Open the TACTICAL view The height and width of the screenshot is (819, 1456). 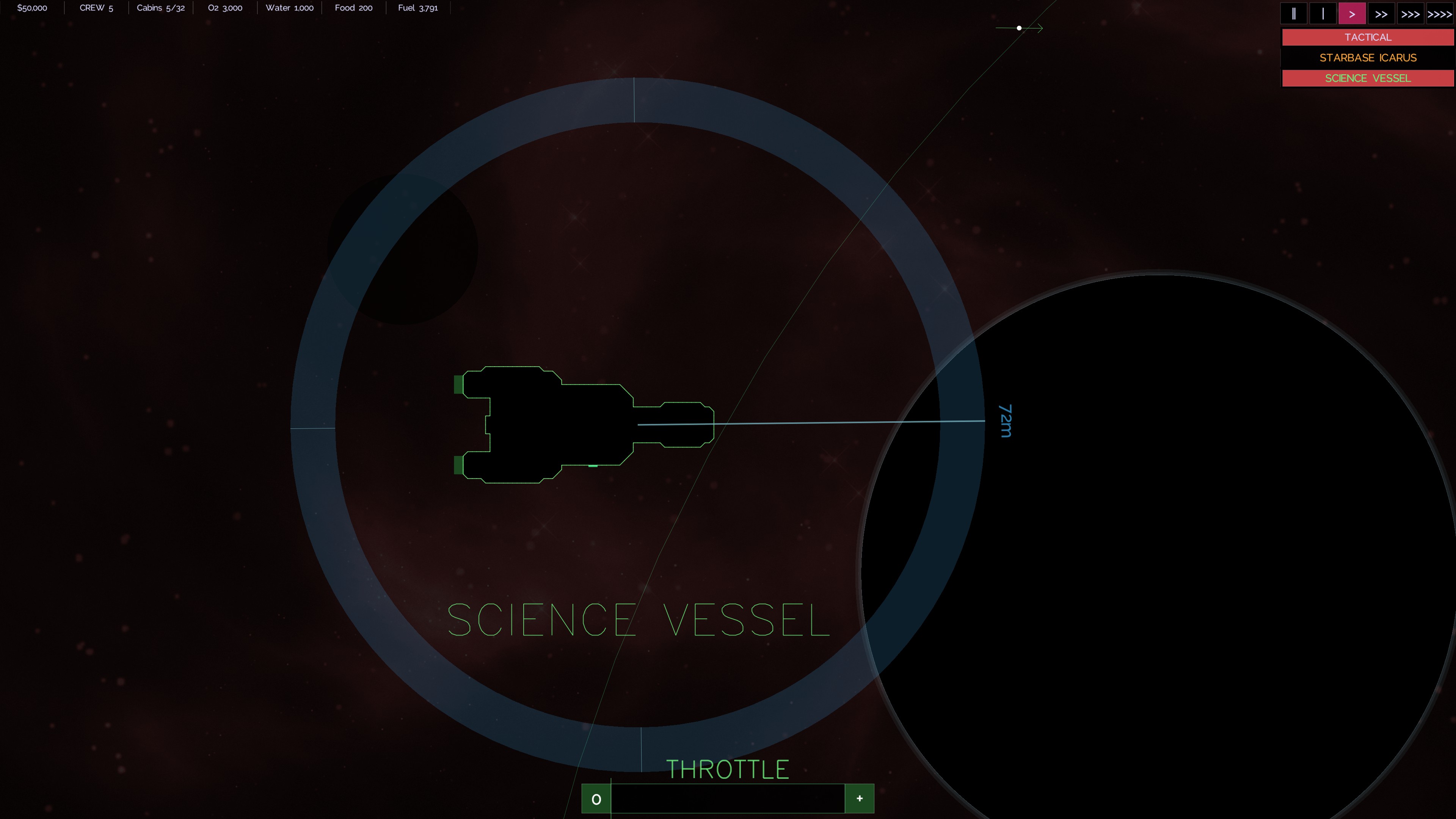pyautogui.click(x=1367, y=37)
